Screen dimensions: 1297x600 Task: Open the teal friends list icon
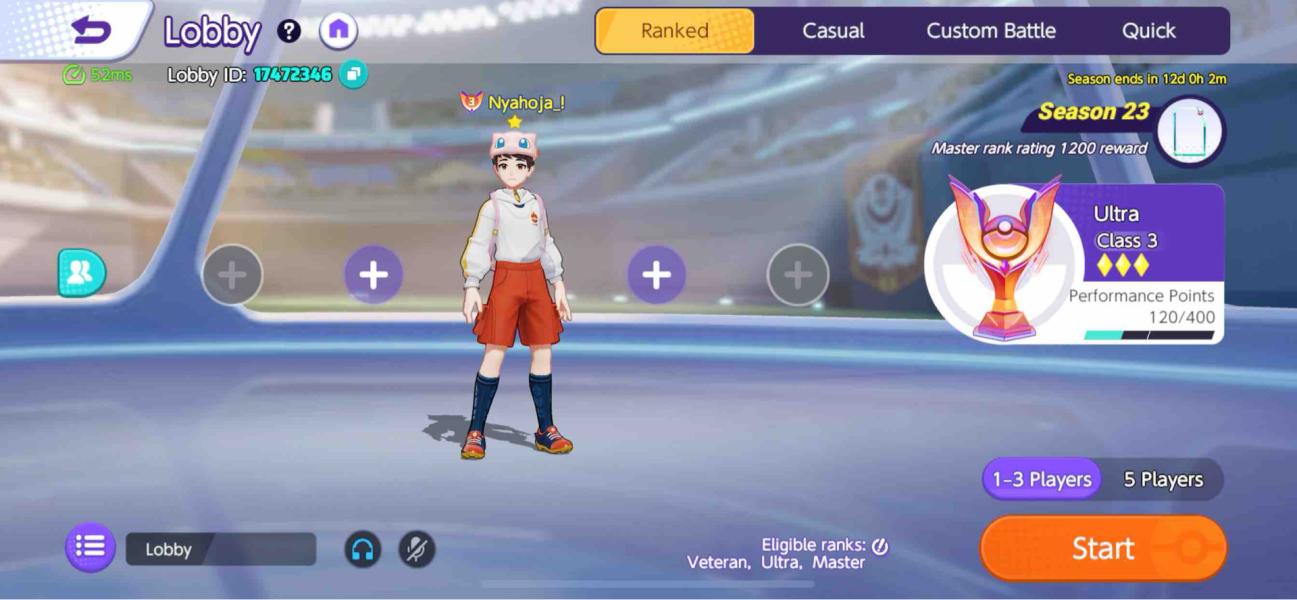coord(81,273)
